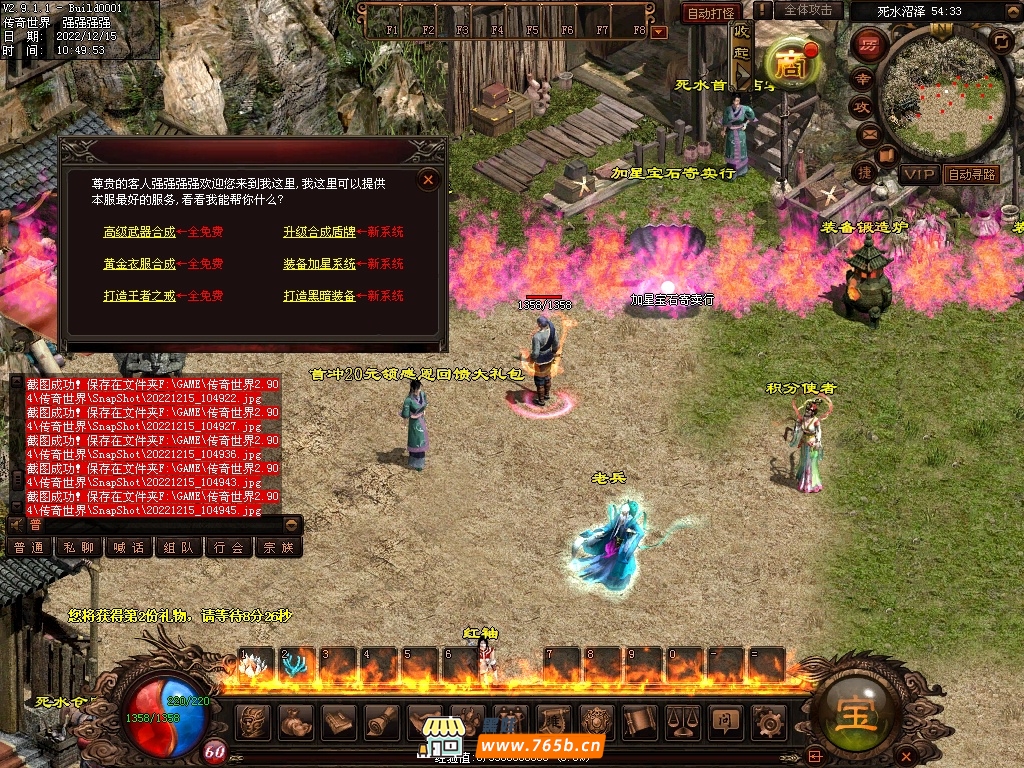Viewport: 1024px width, 768px height.
Task: Click the 全体攻击 attack mode button
Action: click(808, 10)
